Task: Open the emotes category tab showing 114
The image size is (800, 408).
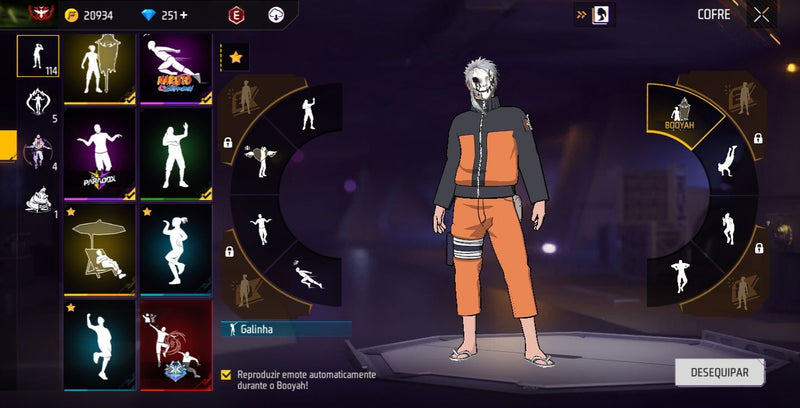Action: pos(38,56)
